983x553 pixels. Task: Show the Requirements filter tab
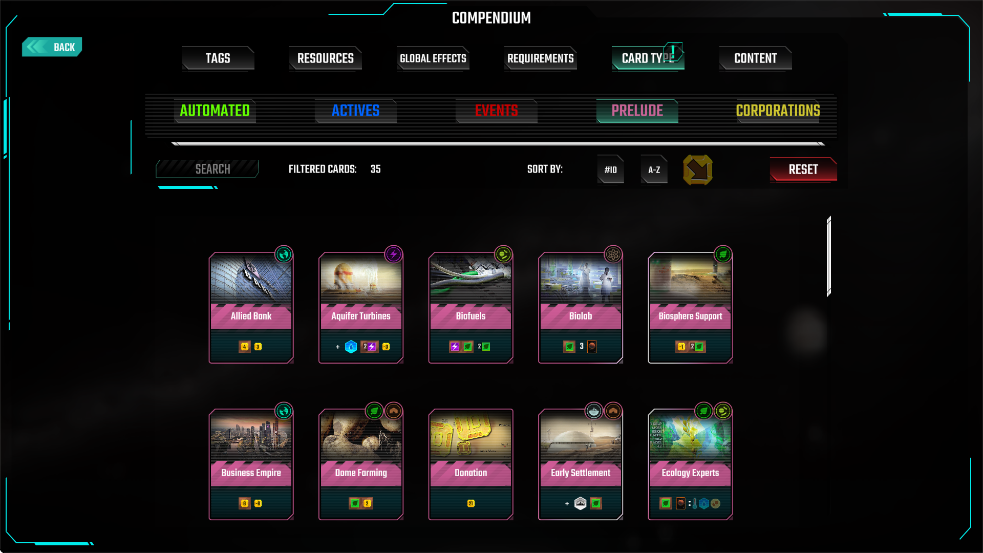coord(540,59)
